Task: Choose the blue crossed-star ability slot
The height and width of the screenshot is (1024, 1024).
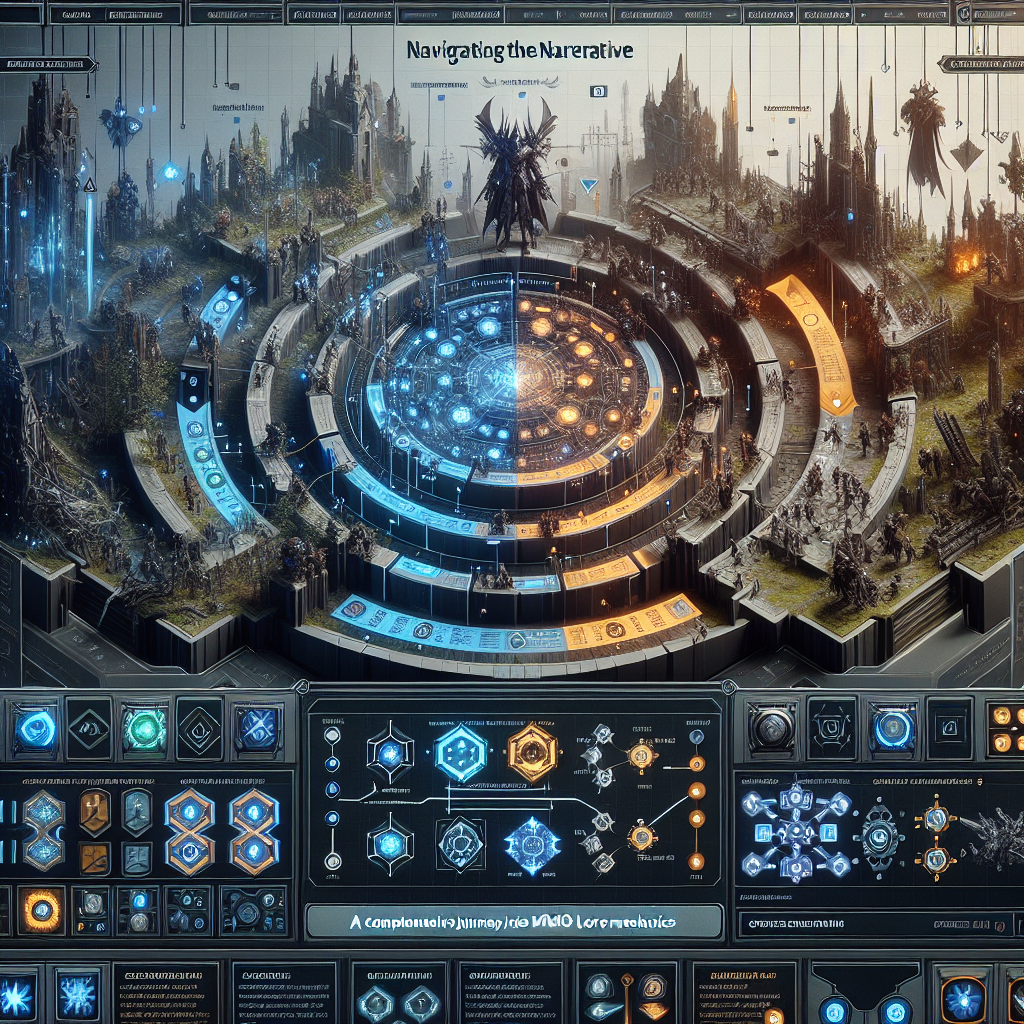Action: pyautogui.click(x=256, y=728)
